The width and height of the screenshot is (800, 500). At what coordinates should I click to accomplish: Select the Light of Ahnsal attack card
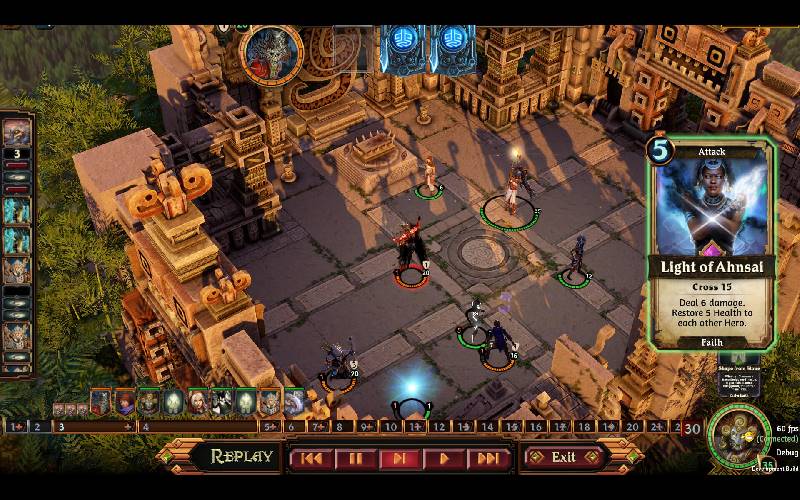point(710,243)
